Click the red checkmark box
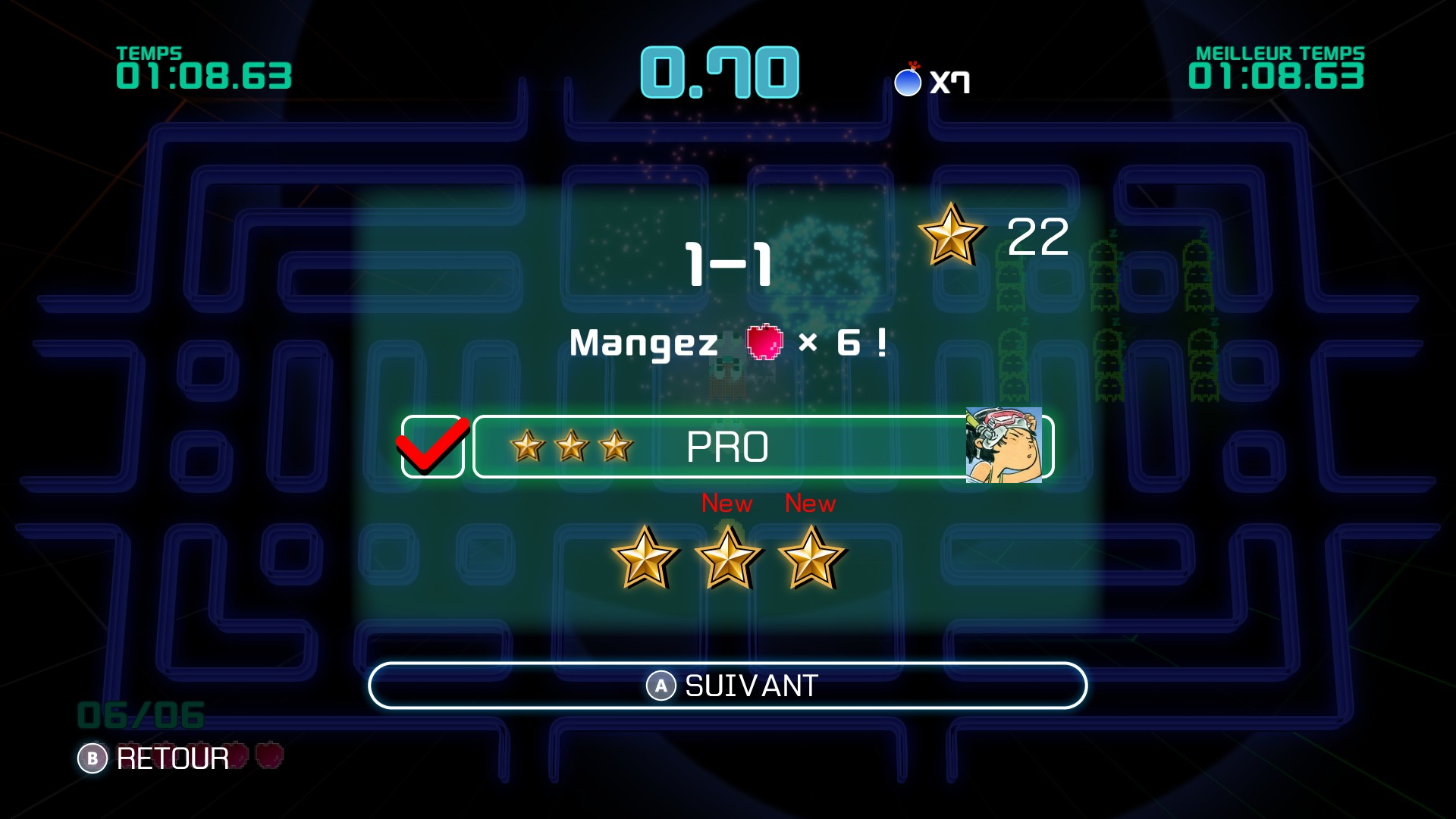 click(432, 447)
